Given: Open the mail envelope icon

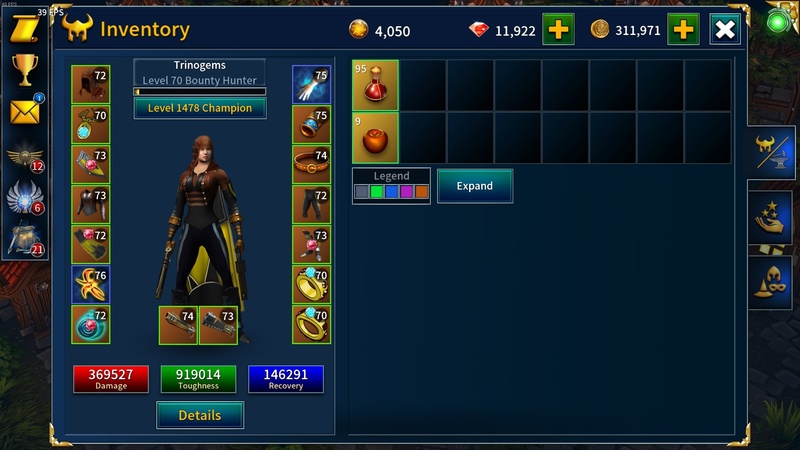Looking at the screenshot, I should pos(24,111).
